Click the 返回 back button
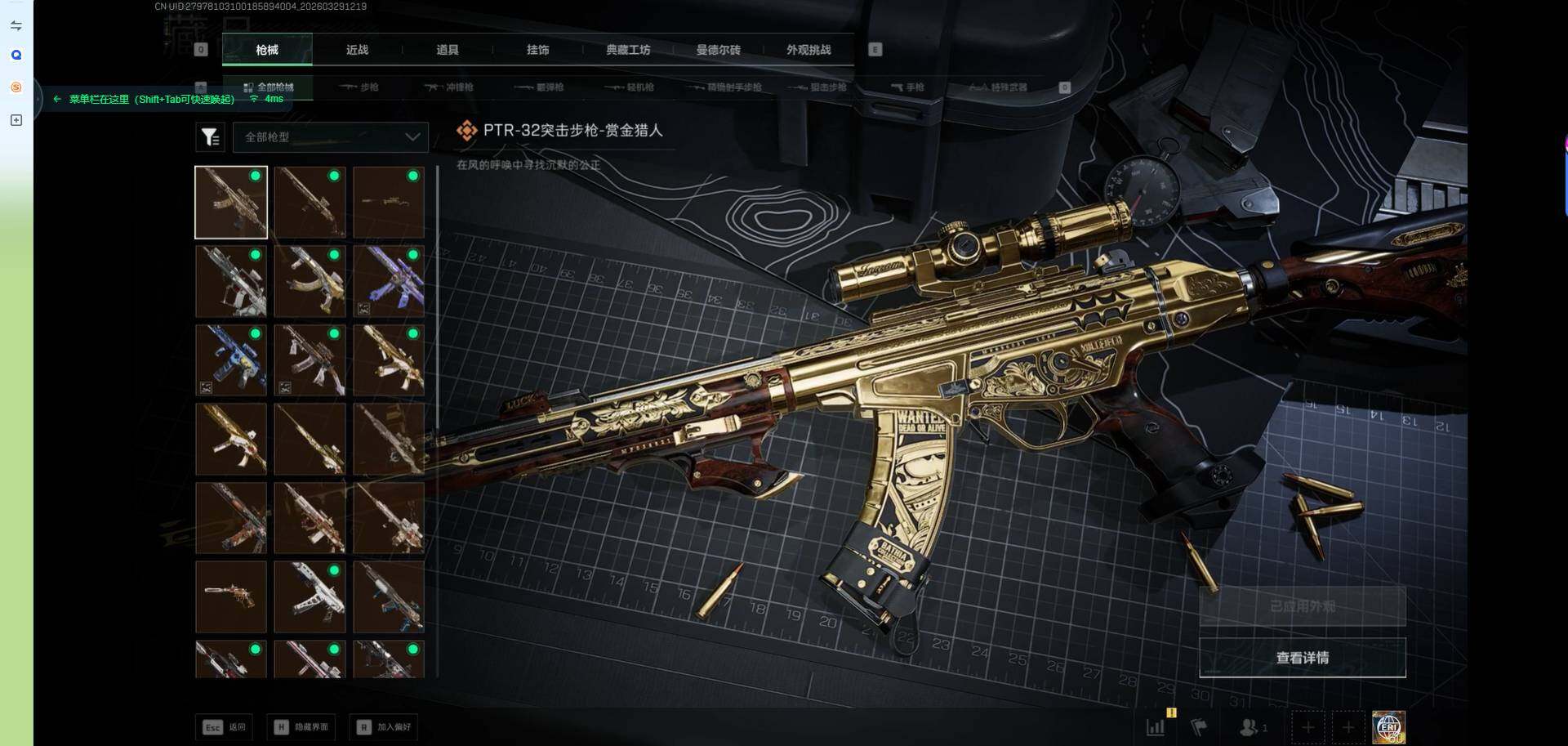This screenshot has width=1568, height=746. 225,726
